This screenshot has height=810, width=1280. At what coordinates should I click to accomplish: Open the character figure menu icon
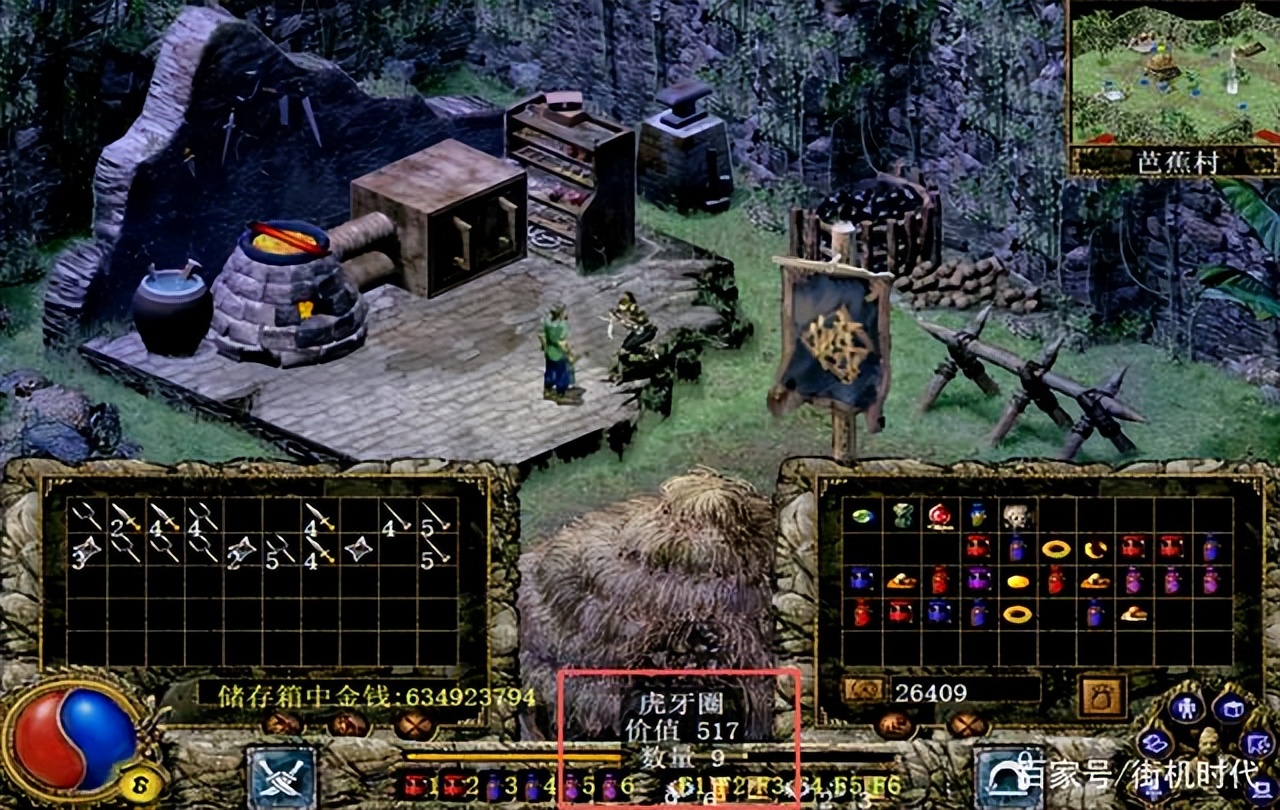[1187, 709]
